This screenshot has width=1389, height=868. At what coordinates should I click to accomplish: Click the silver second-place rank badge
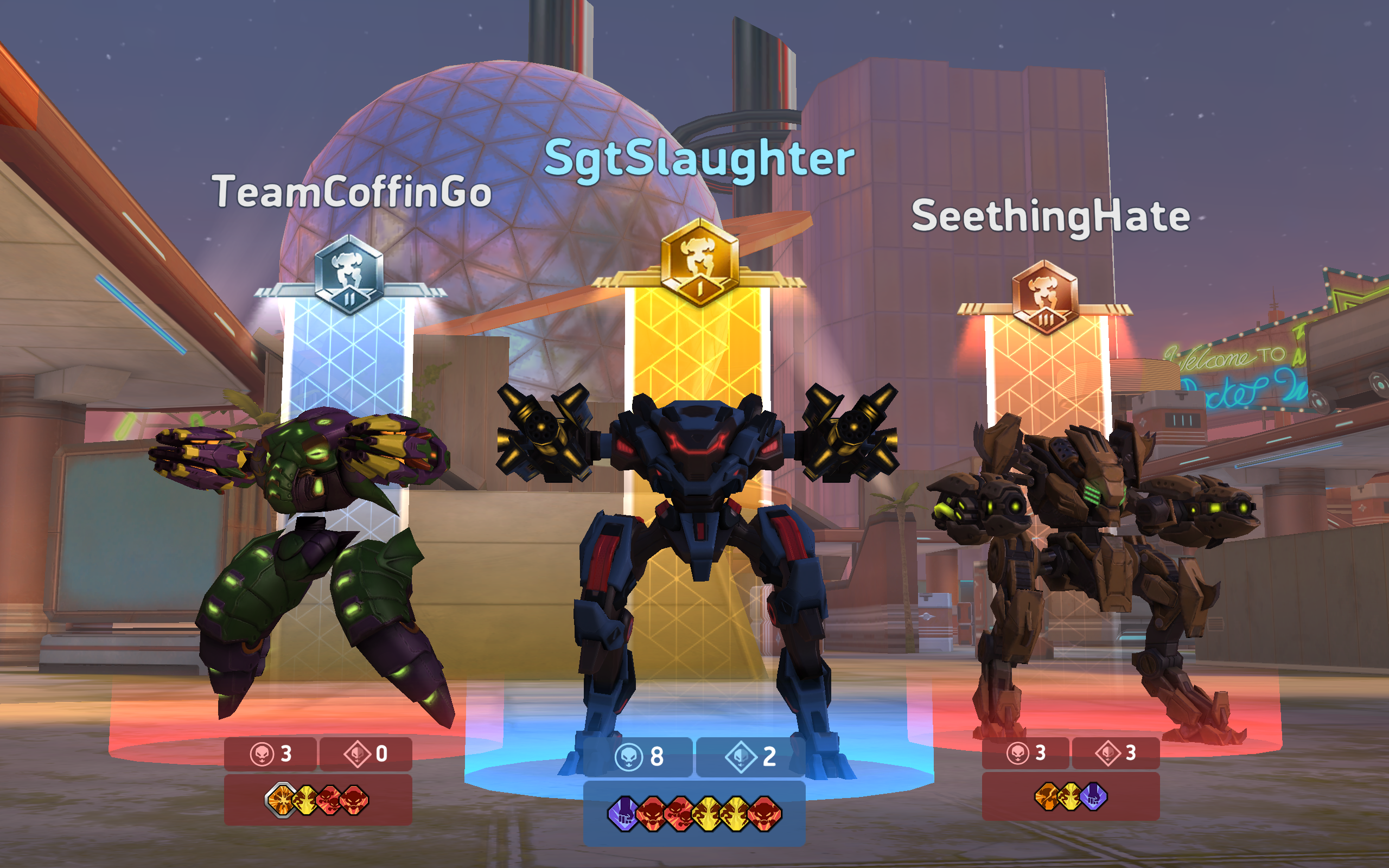pyautogui.click(x=349, y=275)
